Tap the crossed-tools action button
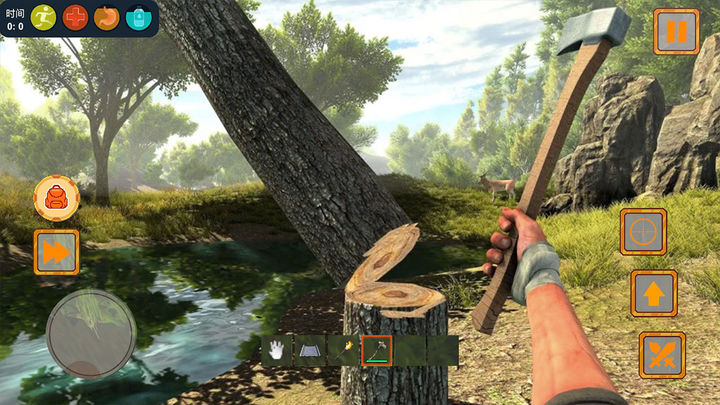Screen dimensions: 720x405 pos(662,356)
